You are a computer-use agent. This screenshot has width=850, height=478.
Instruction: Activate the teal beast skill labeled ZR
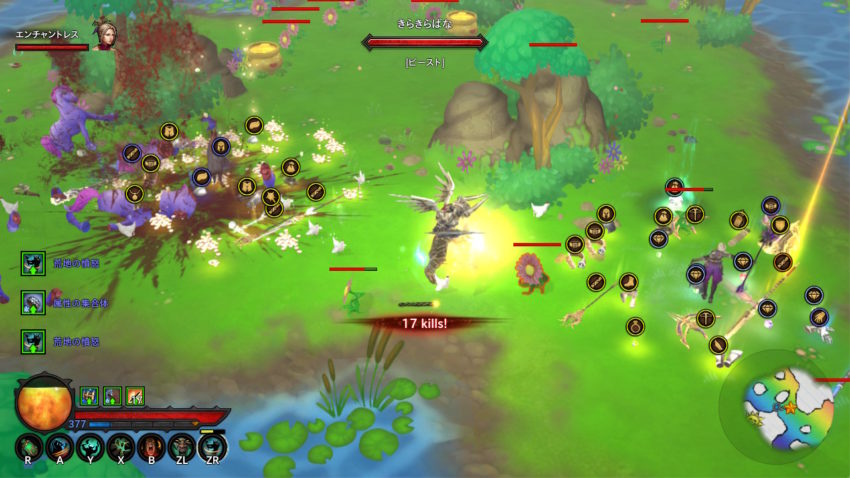(212, 446)
